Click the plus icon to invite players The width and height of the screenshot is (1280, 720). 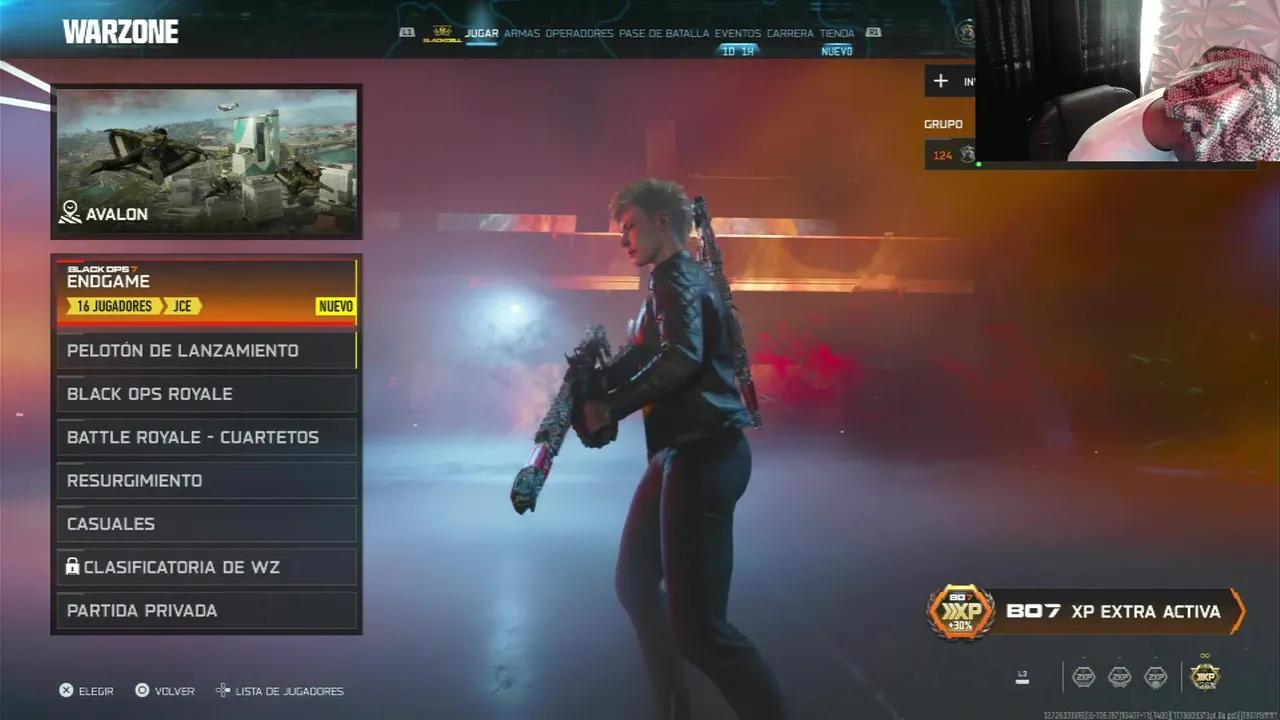point(940,80)
